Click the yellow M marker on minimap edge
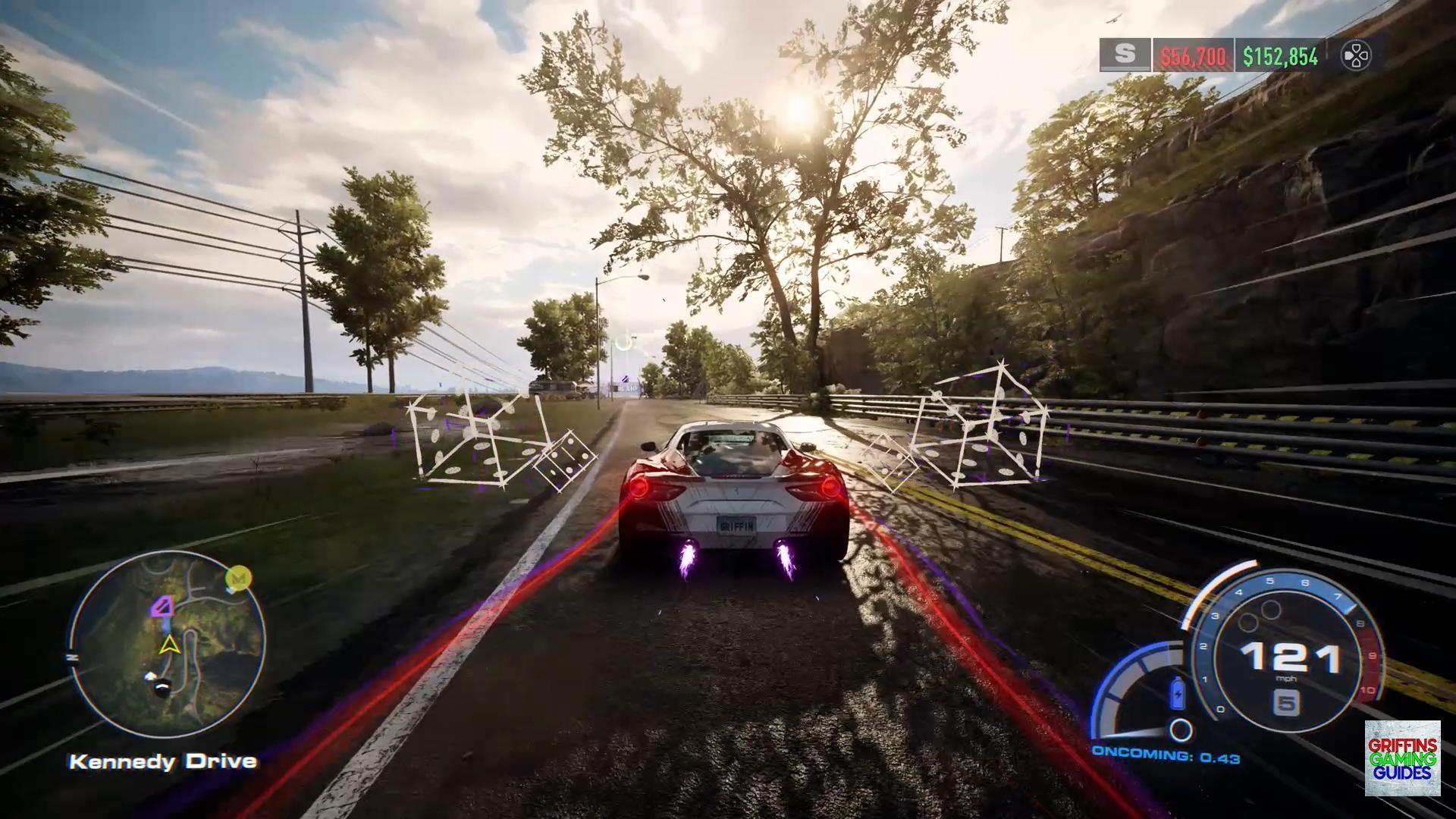The image size is (1456, 819). coord(239,579)
